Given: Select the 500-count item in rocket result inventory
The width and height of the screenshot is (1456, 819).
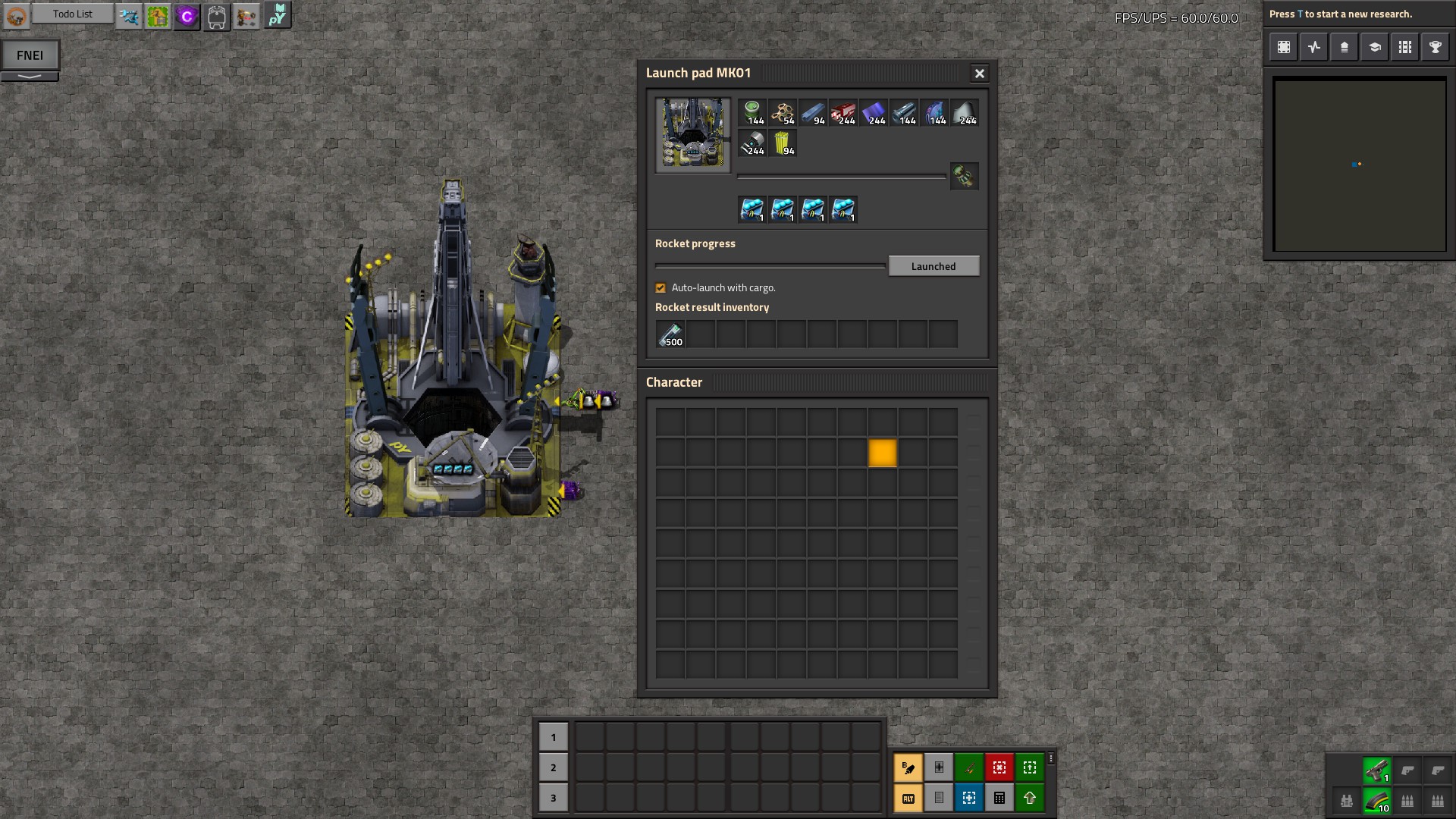Looking at the screenshot, I should 670,334.
